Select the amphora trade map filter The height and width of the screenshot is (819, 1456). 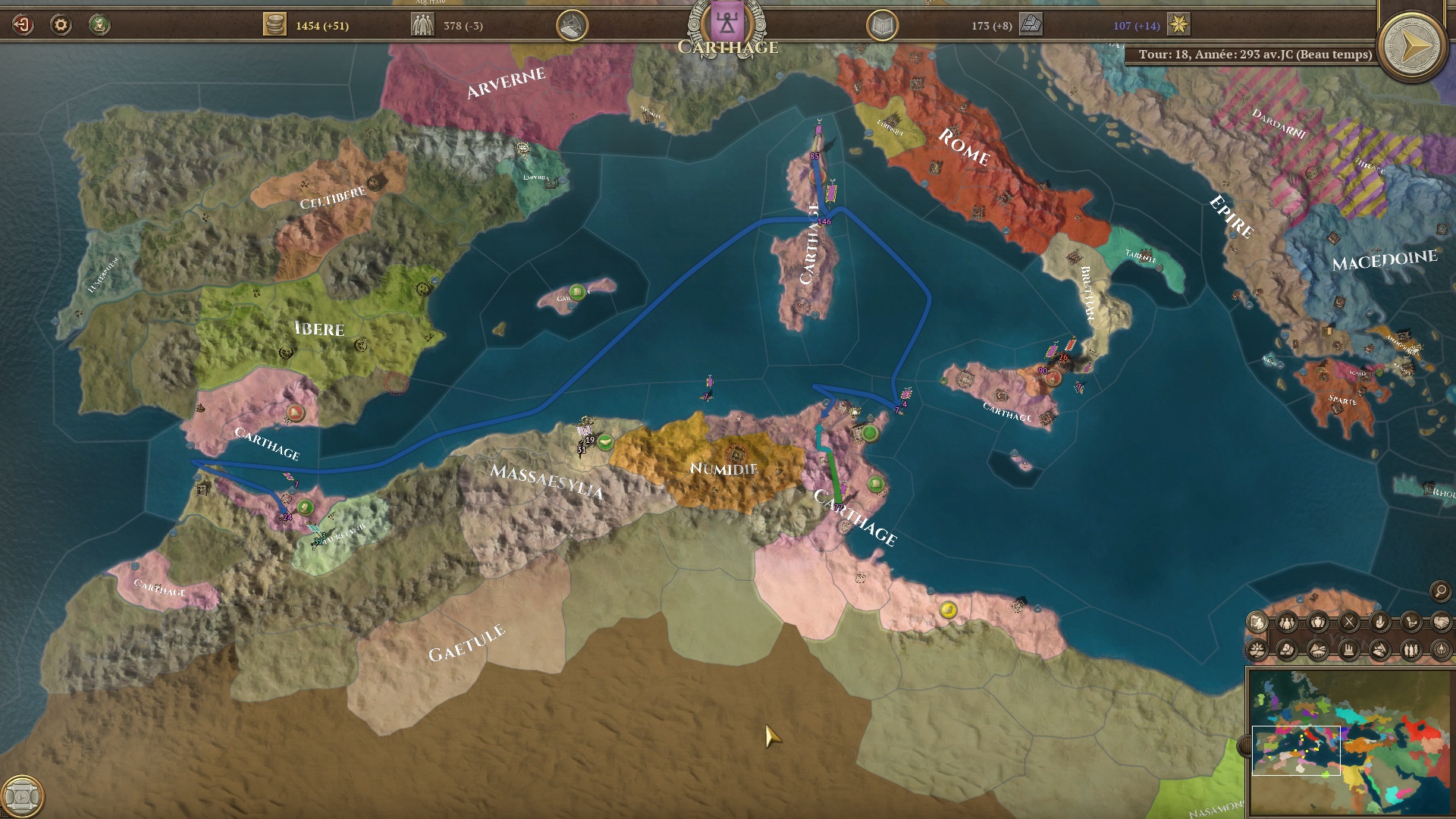pos(1318,623)
